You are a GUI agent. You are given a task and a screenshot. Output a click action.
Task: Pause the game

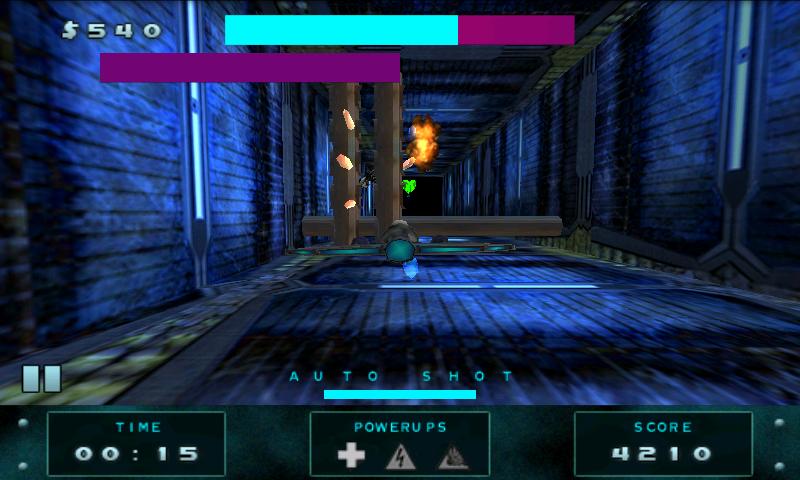click(x=41, y=378)
